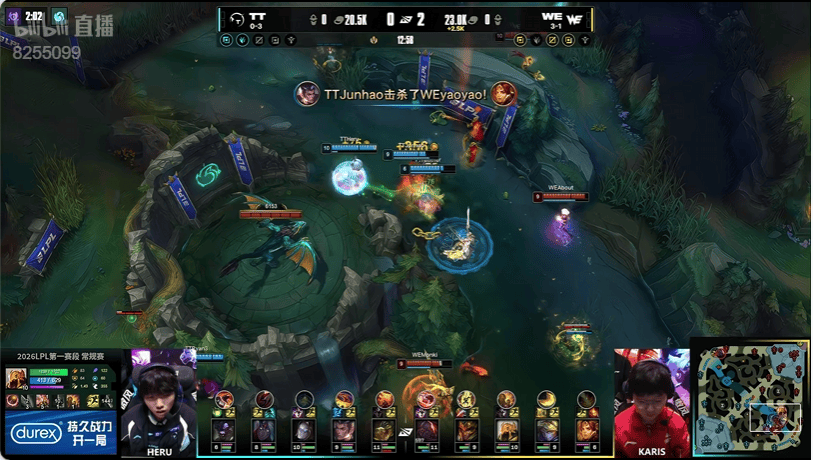Click the white camera viewport box on minimap
Viewport: 813px width, 460px height.
point(775,417)
